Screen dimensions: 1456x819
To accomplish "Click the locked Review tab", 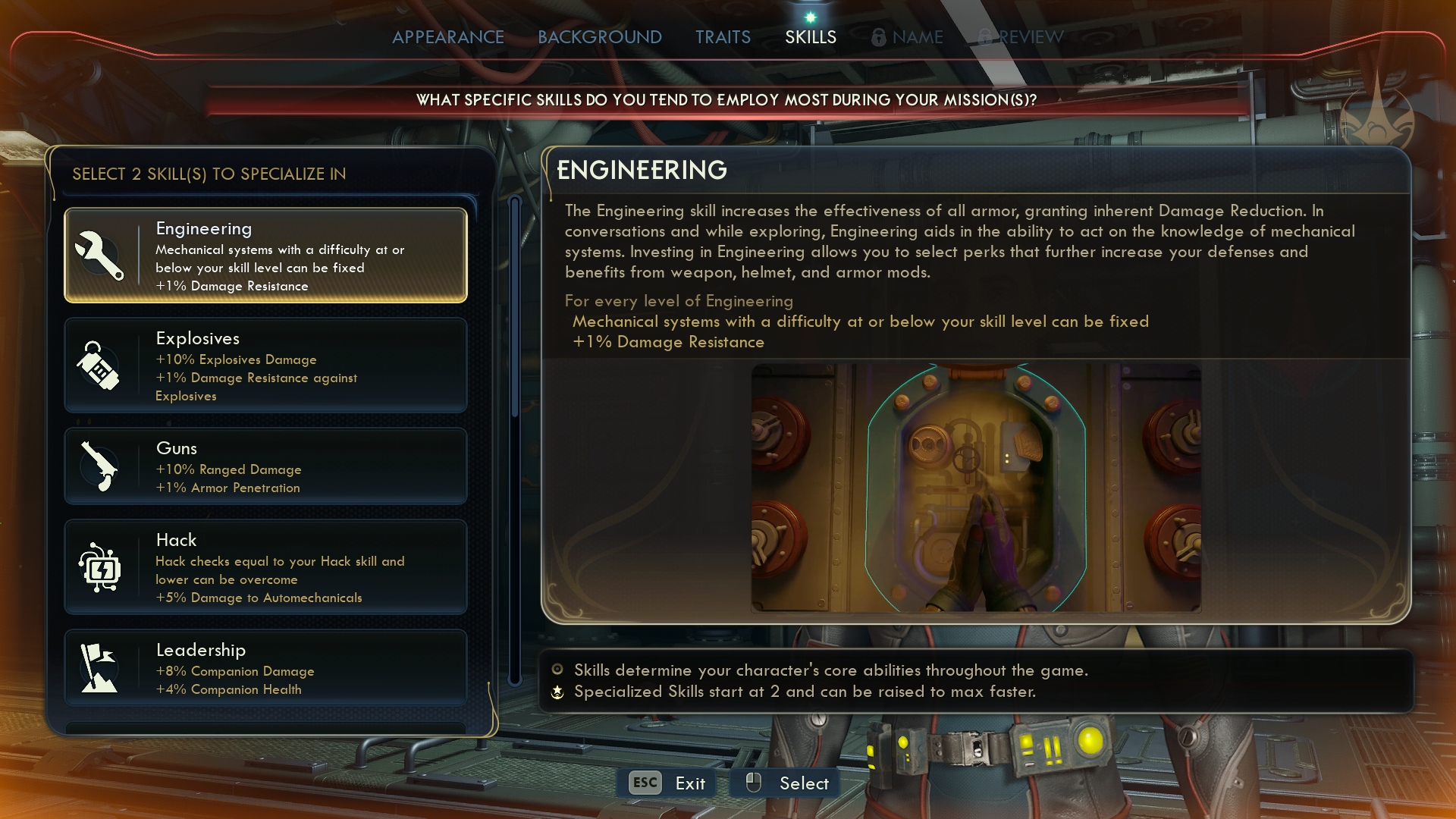I will coord(1021,37).
